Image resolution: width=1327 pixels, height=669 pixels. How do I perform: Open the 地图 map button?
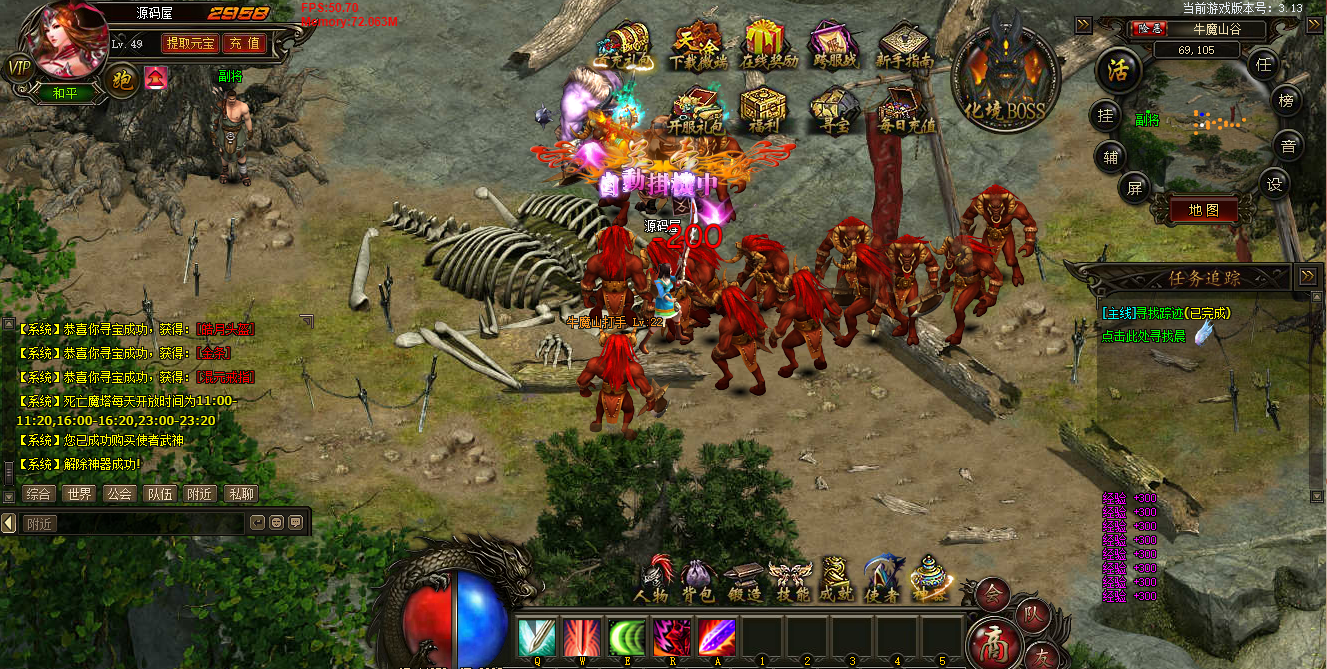click(x=1203, y=211)
